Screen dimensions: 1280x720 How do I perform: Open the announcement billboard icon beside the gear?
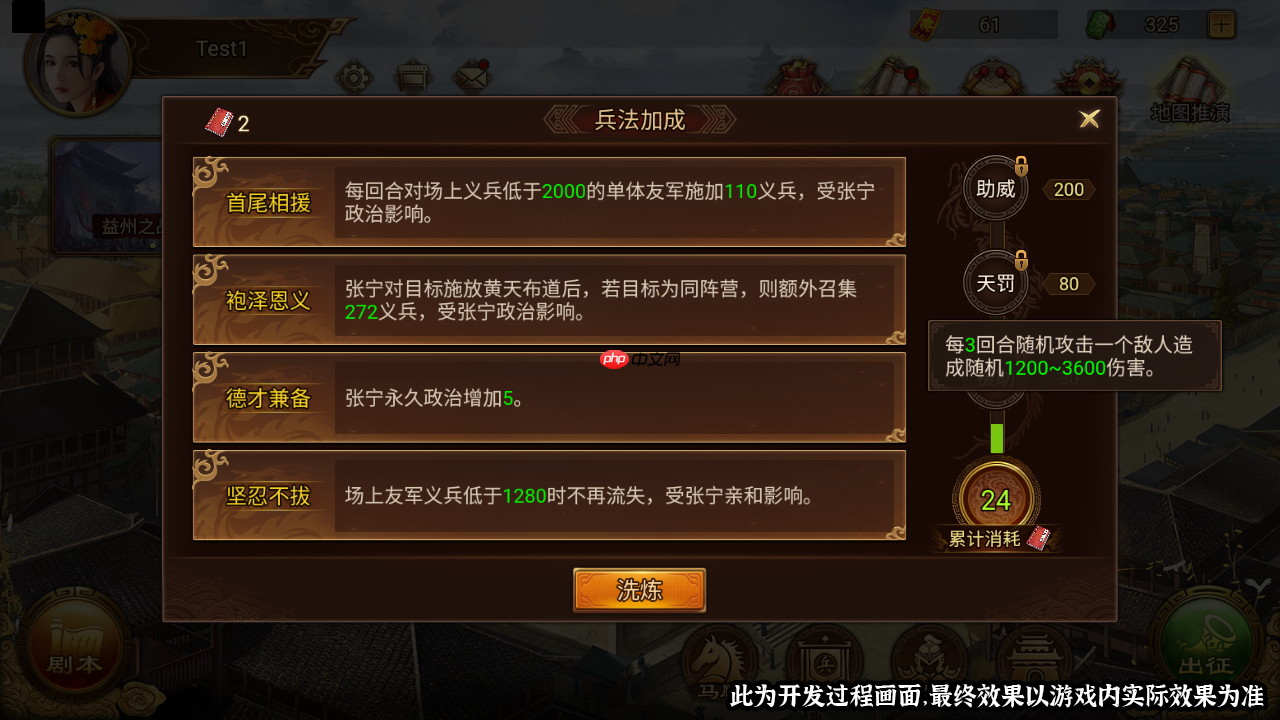[x=412, y=75]
